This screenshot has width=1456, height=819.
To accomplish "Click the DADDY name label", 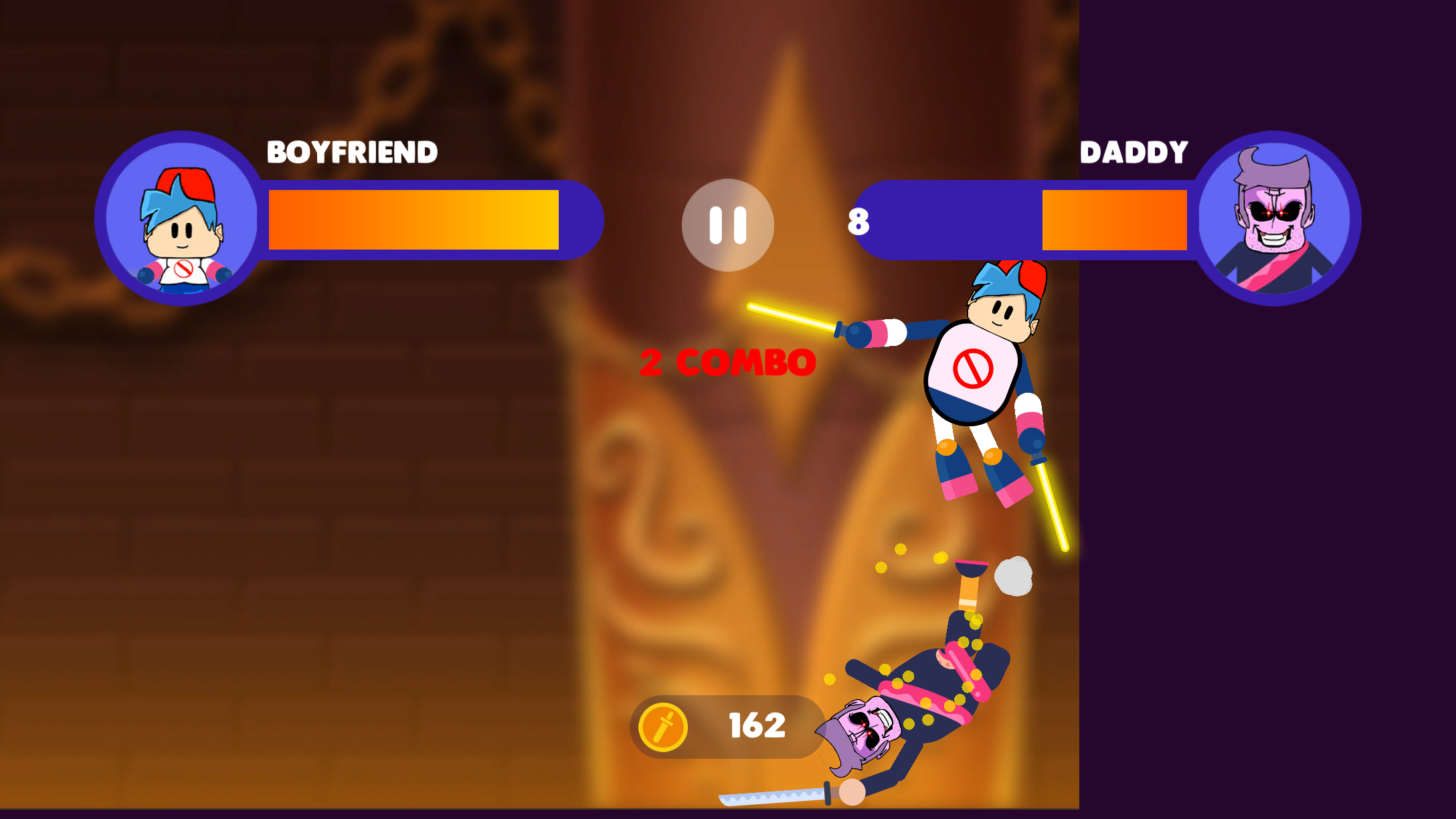I will tap(1135, 152).
